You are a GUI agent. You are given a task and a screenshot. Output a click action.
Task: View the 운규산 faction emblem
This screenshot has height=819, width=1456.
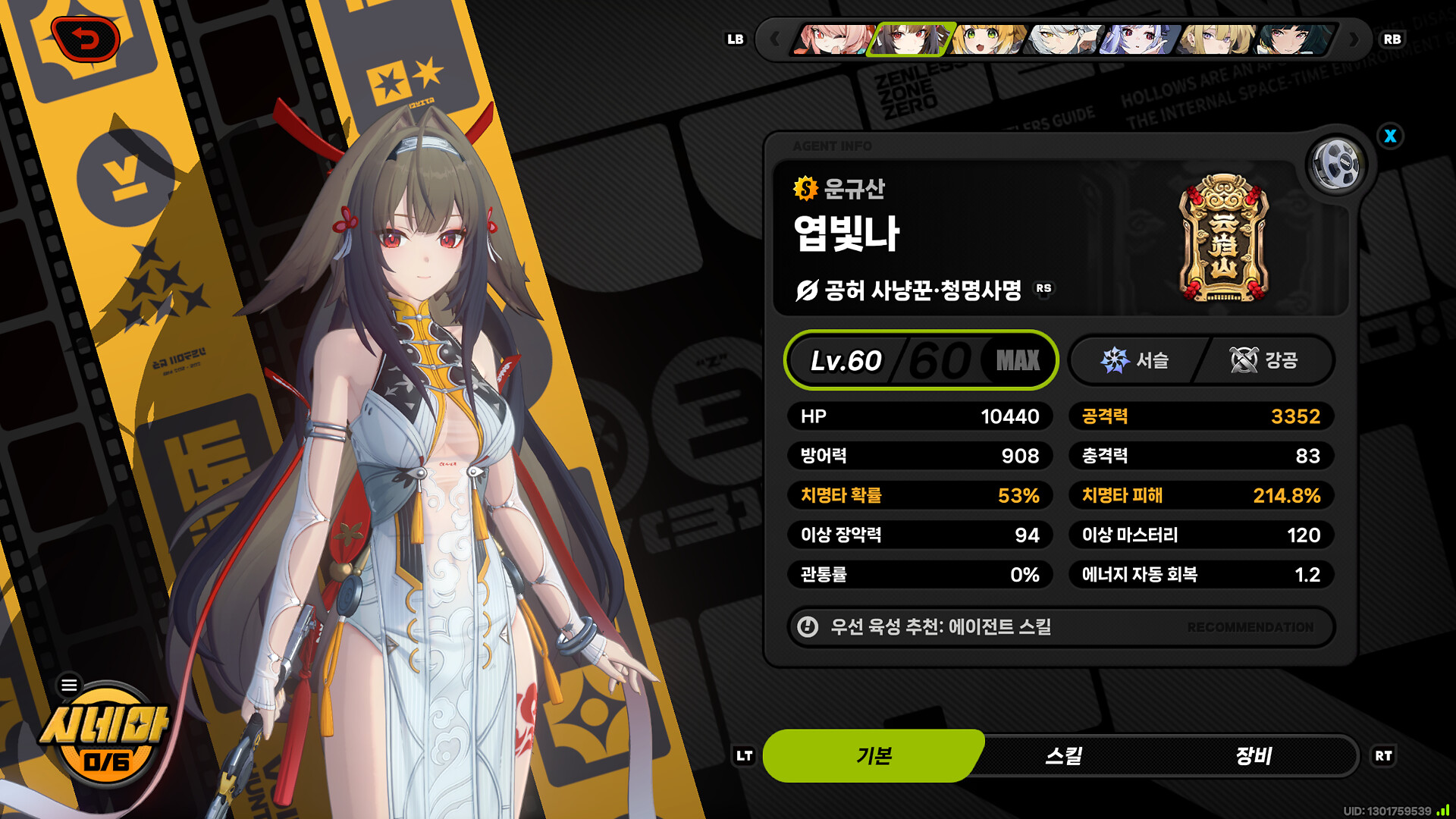point(1223,238)
